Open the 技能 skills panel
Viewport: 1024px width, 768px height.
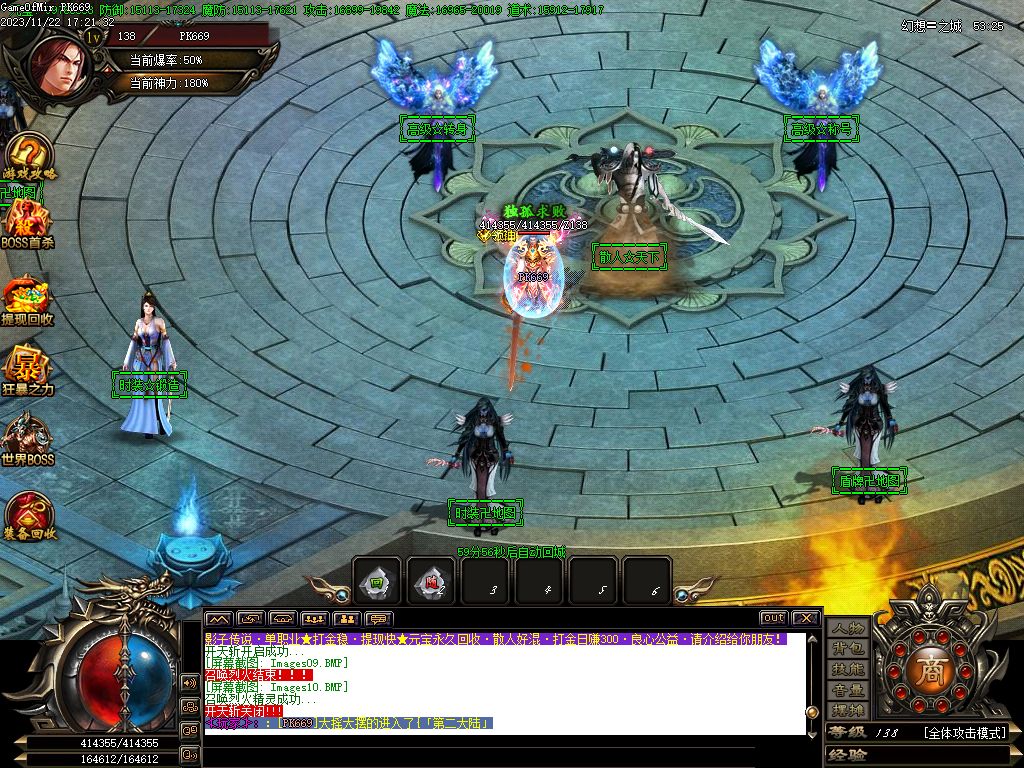(848, 669)
